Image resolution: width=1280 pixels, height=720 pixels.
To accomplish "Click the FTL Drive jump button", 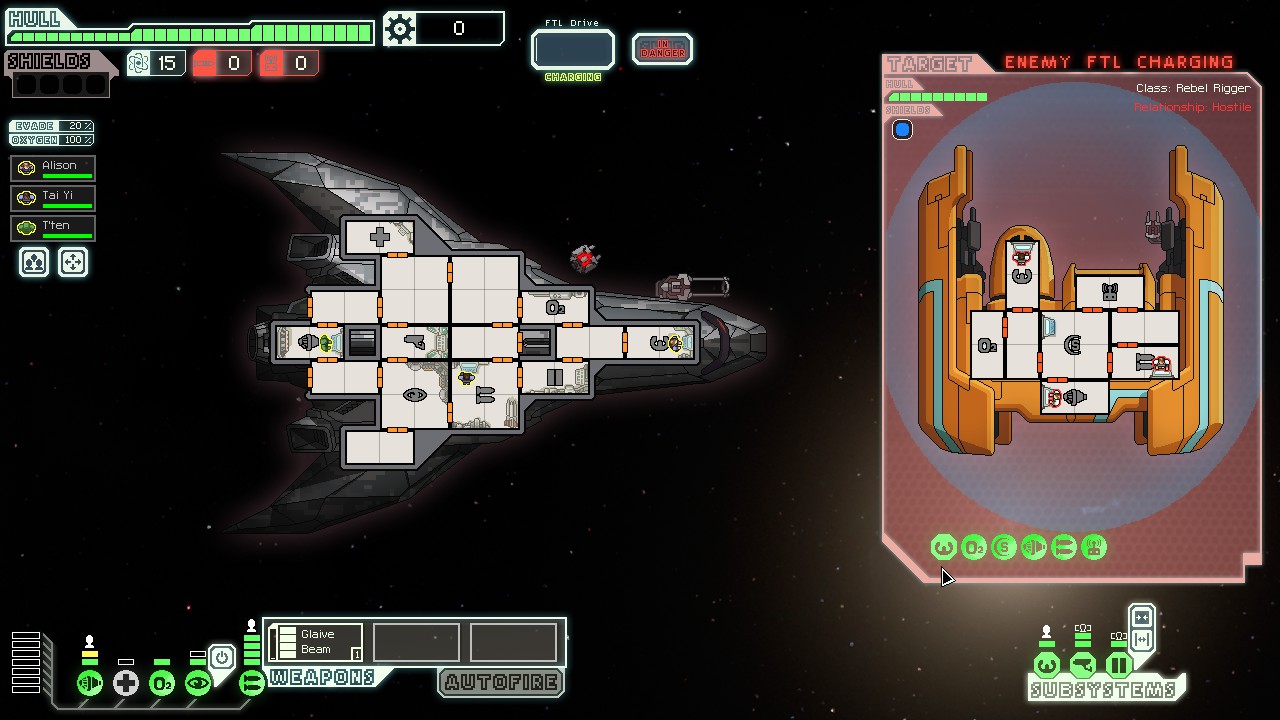I will (x=572, y=49).
